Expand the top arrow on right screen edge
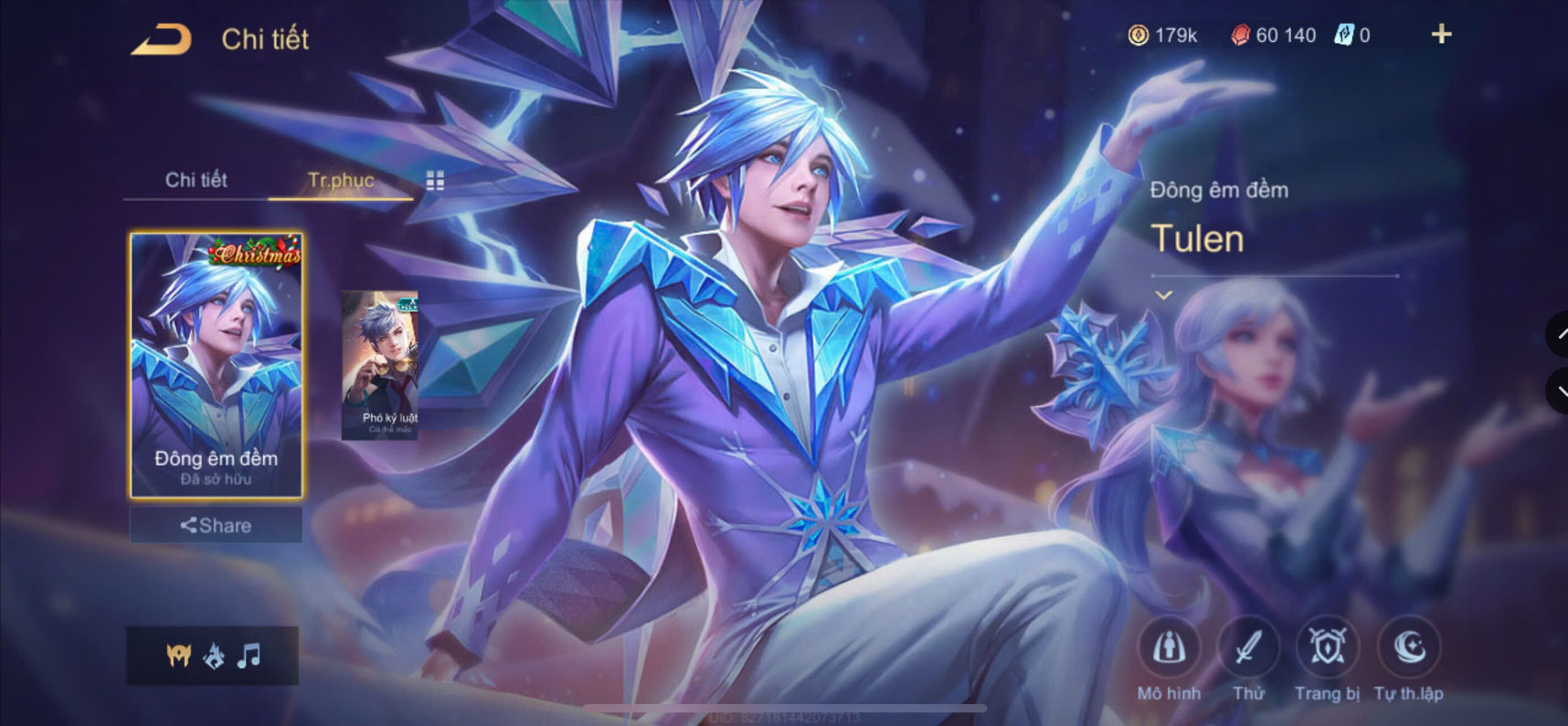The image size is (1568, 726). click(1560, 336)
